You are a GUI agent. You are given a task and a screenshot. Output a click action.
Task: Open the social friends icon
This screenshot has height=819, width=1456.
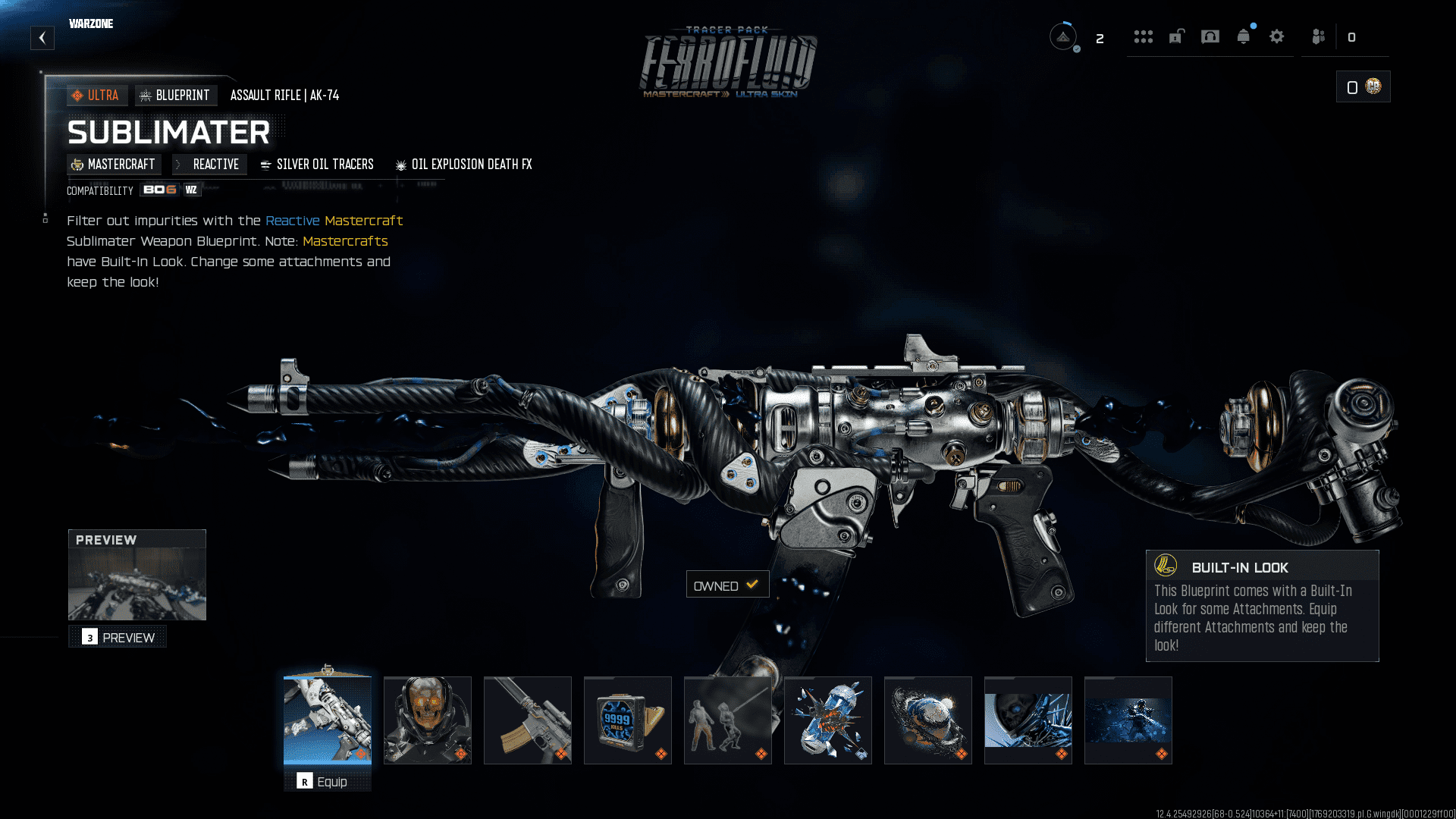1319,36
